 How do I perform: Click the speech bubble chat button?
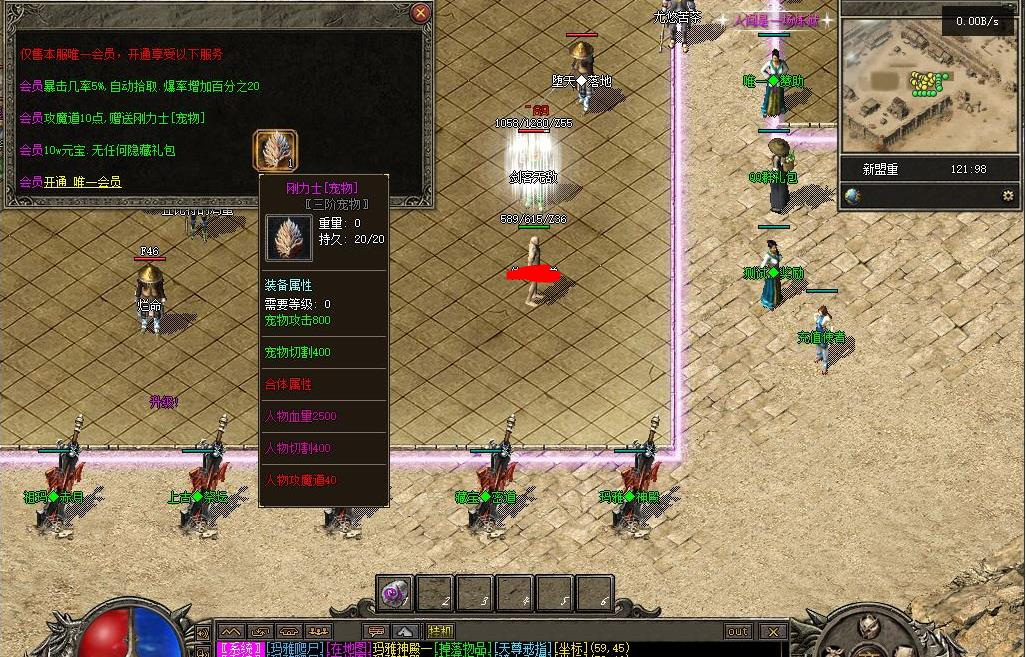376,632
